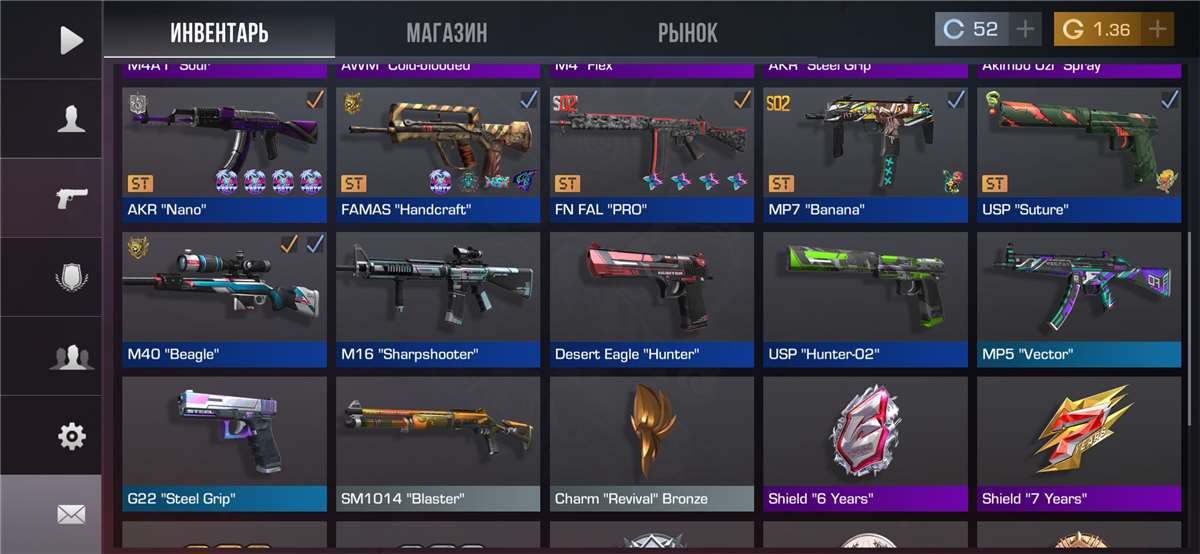Select the FAMAS "Handcraft" skin
Image resolution: width=1200 pixels, height=554 pixels.
click(x=438, y=152)
